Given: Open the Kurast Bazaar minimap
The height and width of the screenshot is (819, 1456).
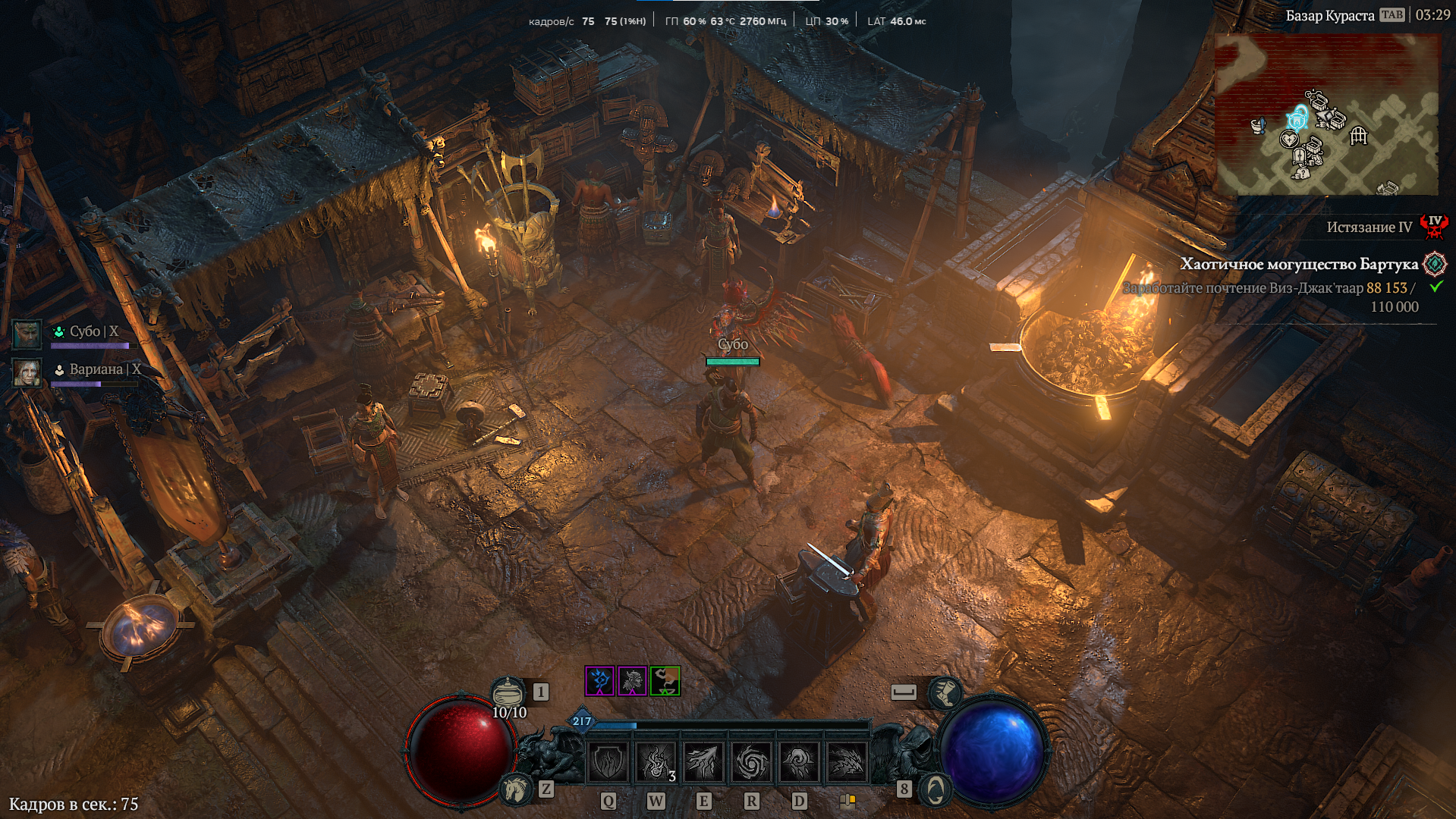Looking at the screenshot, I should 1326,115.
